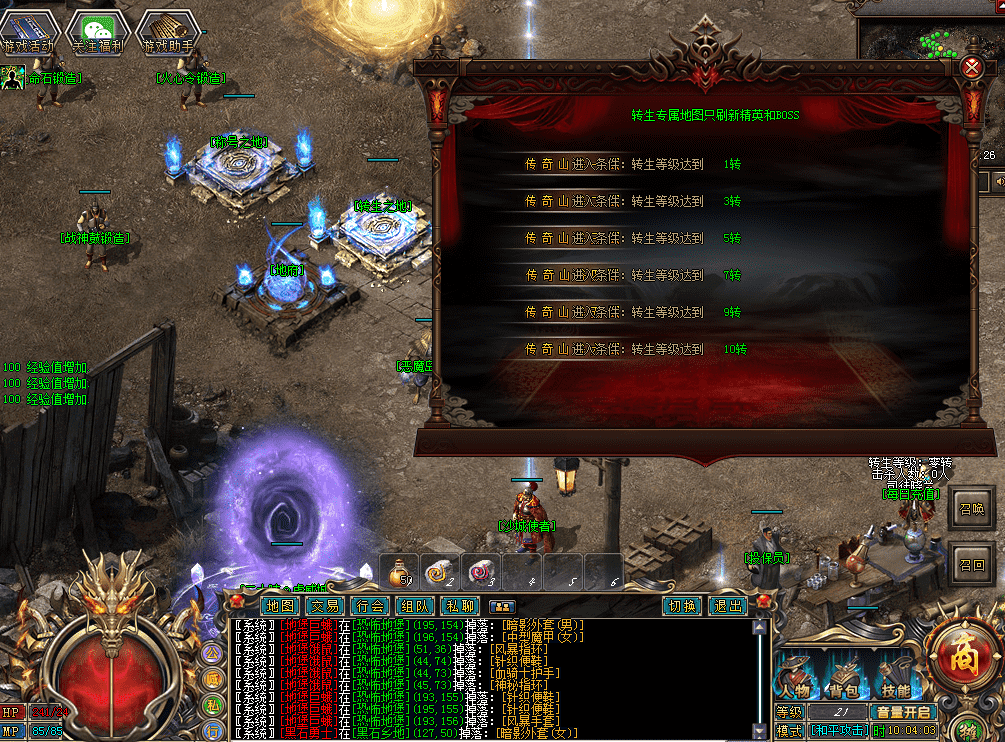Screen dimensions: 1005x742
Task: Open the 组队 party button
Action: click(x=415, y=606)
